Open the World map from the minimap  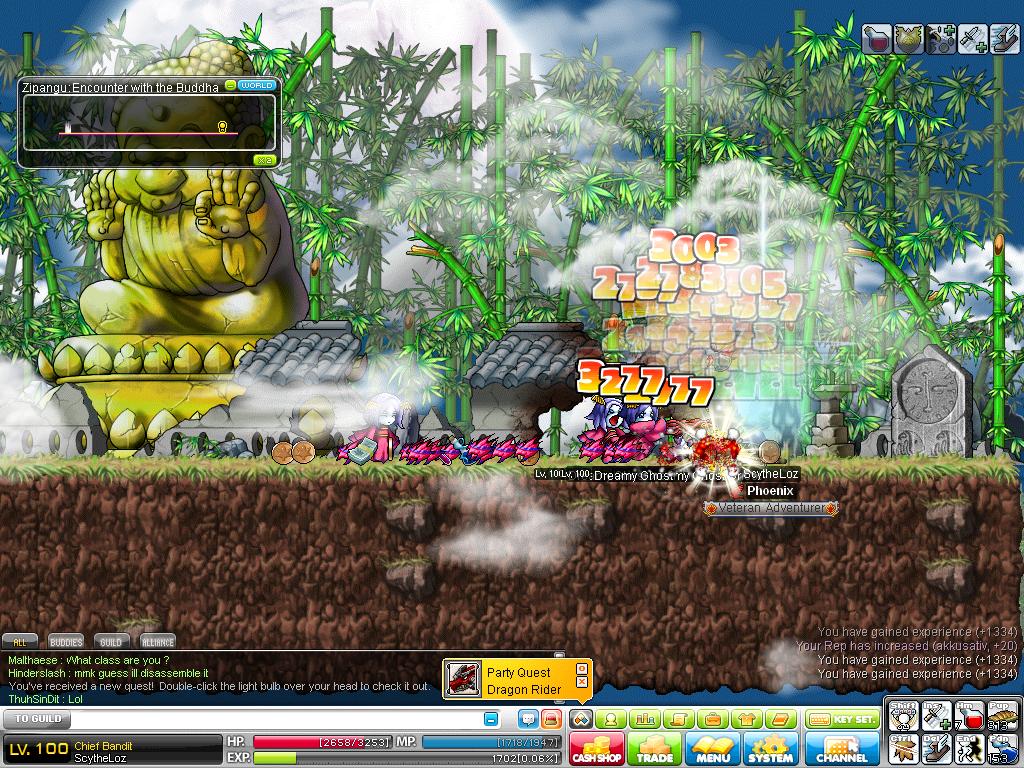(x=257, y=86)
